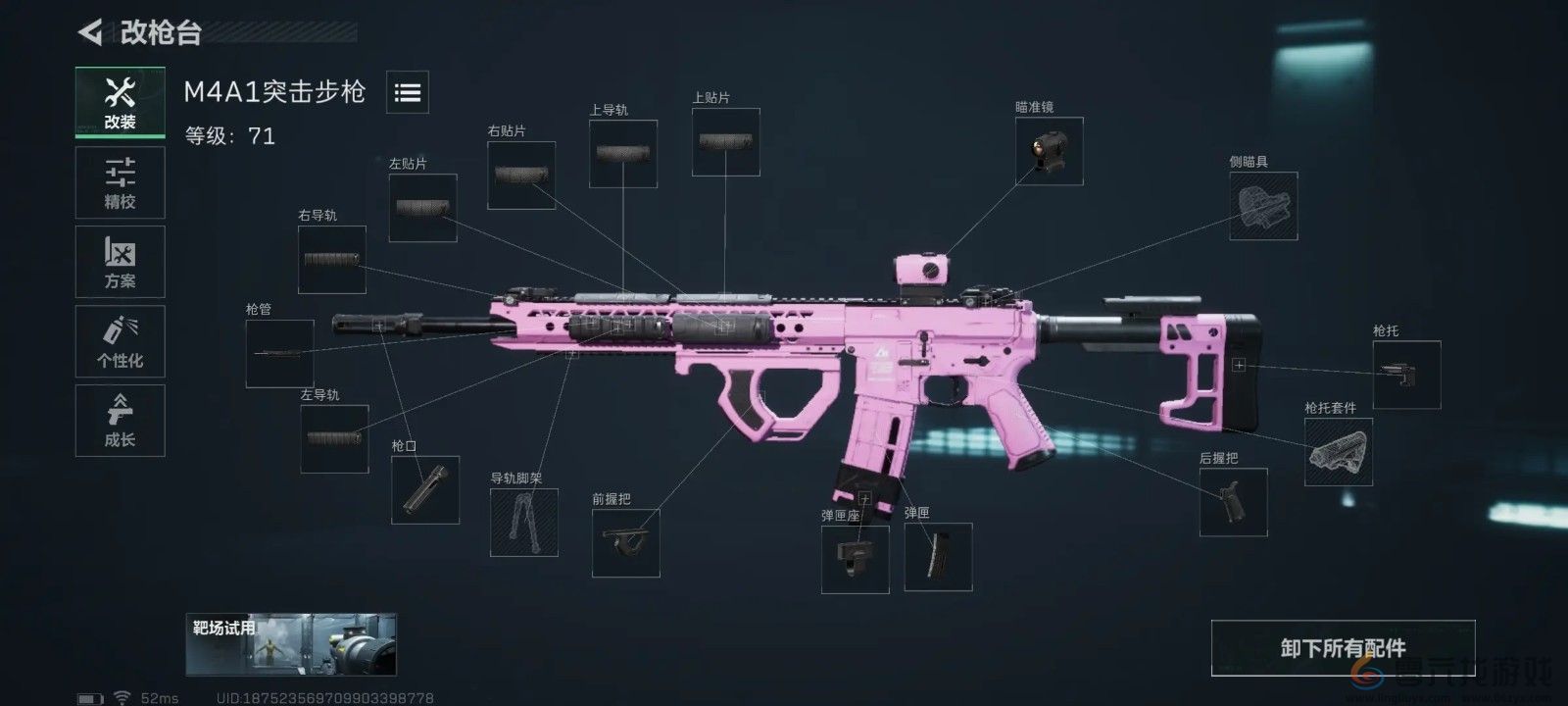This screenshot has width=1568, height=706.
Task: Click the Wi-Fi signal icon in status bar
Action: 122,695
